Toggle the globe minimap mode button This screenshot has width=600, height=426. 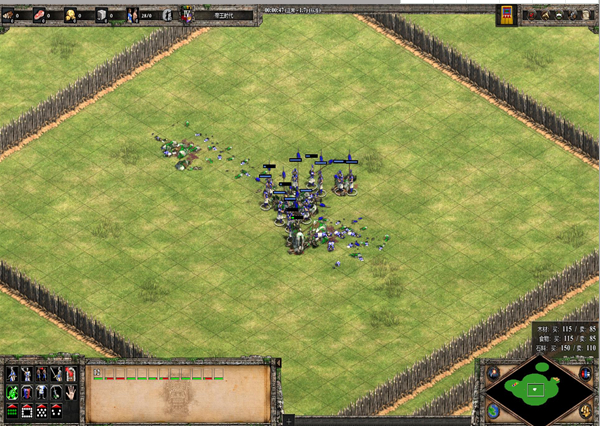coord(493,411)
